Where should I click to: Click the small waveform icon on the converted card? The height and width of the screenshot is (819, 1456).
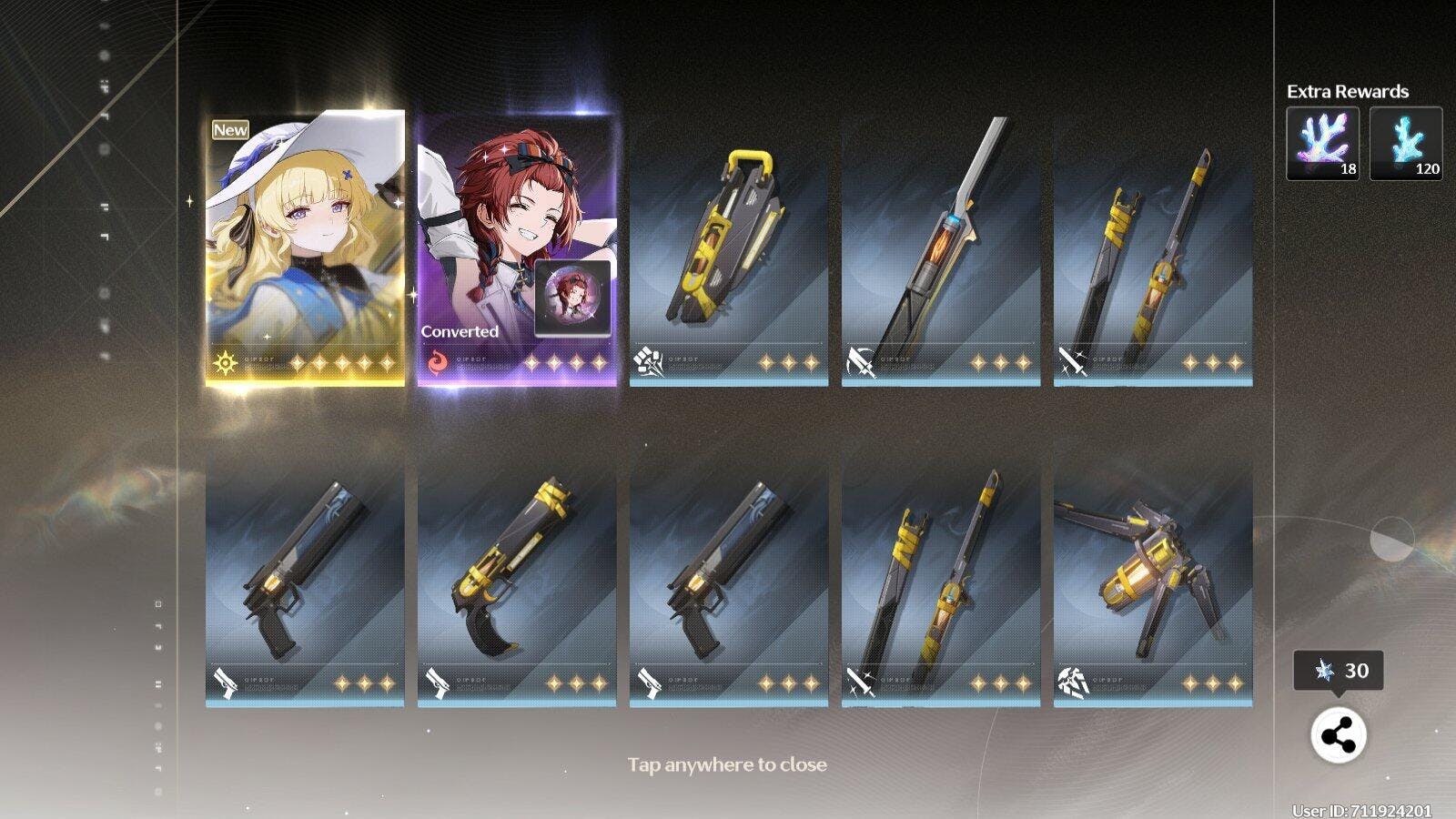[572, 298]
